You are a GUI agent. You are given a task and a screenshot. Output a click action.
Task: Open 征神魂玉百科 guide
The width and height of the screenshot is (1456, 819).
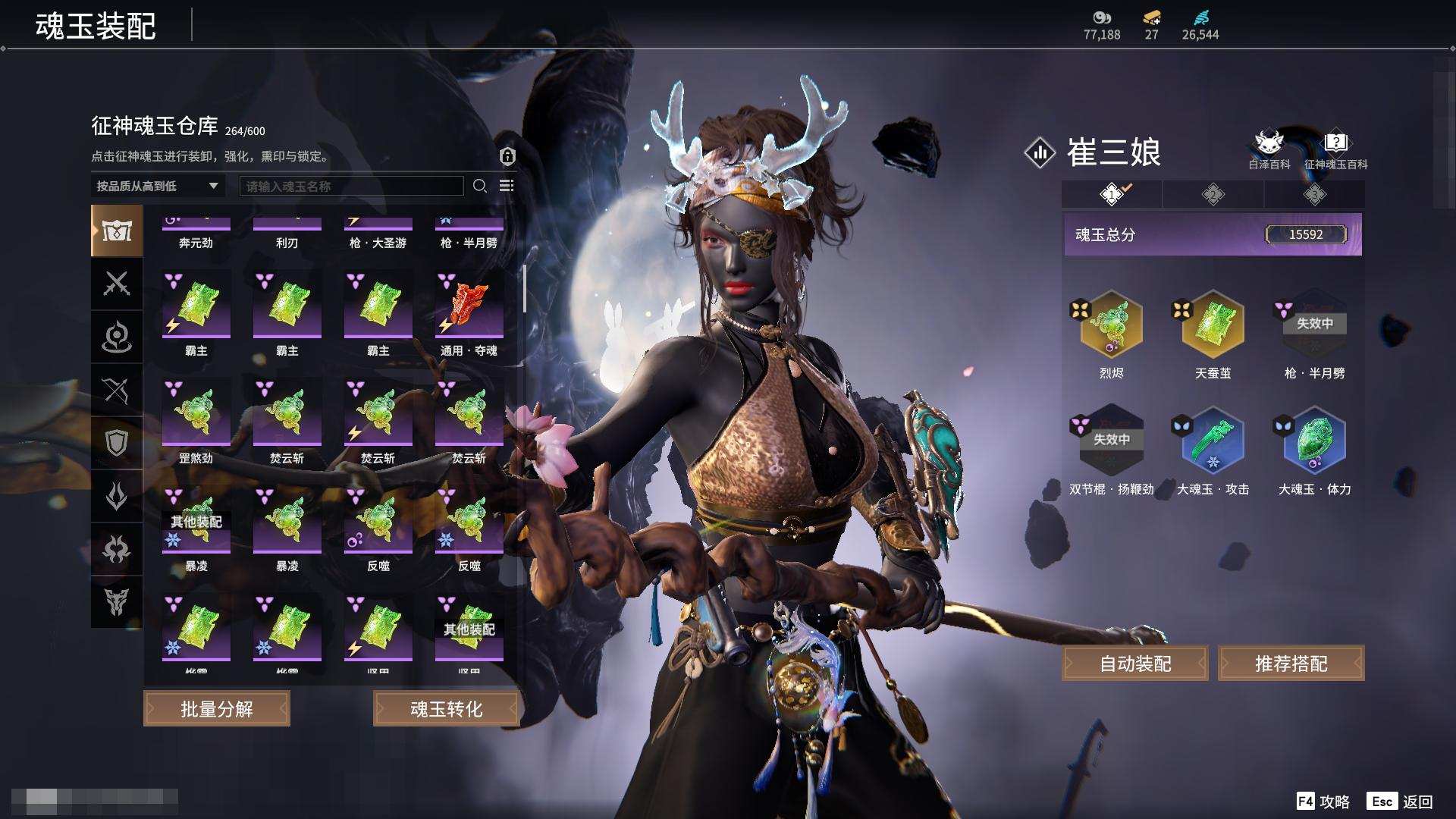tap(1335, 149)
